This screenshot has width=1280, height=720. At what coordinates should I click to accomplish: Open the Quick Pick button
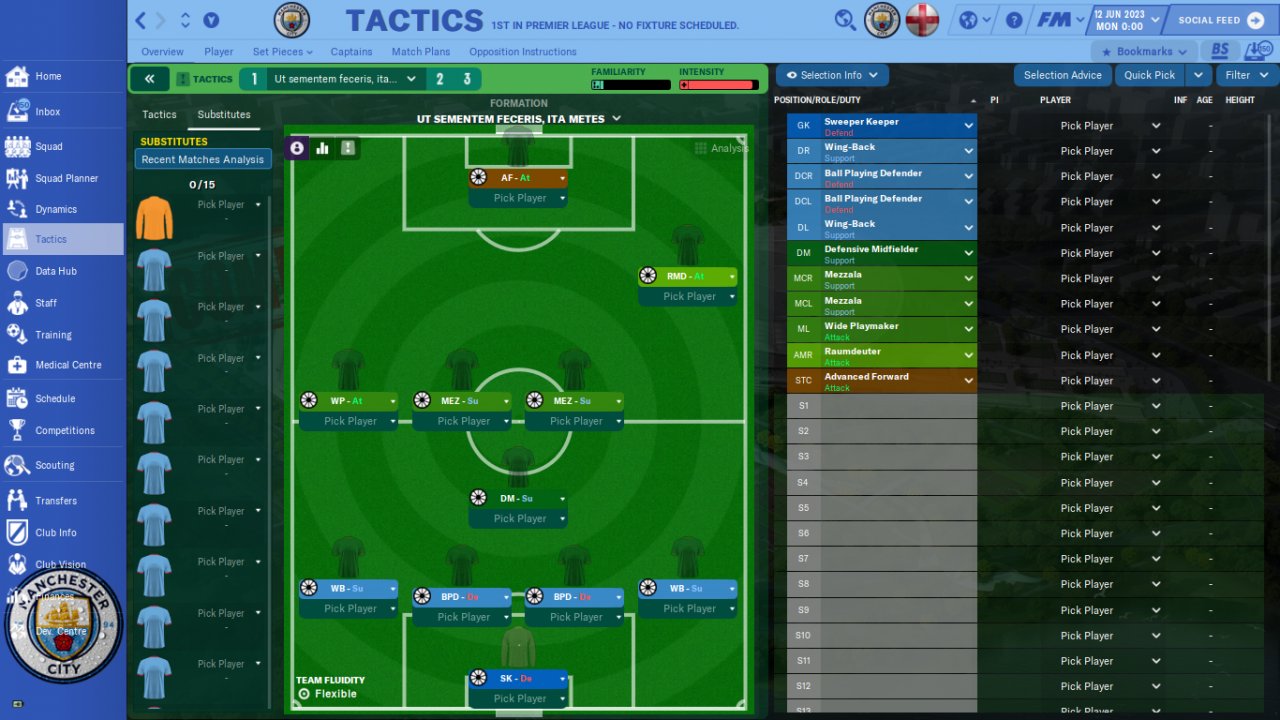pos(1149,75)
